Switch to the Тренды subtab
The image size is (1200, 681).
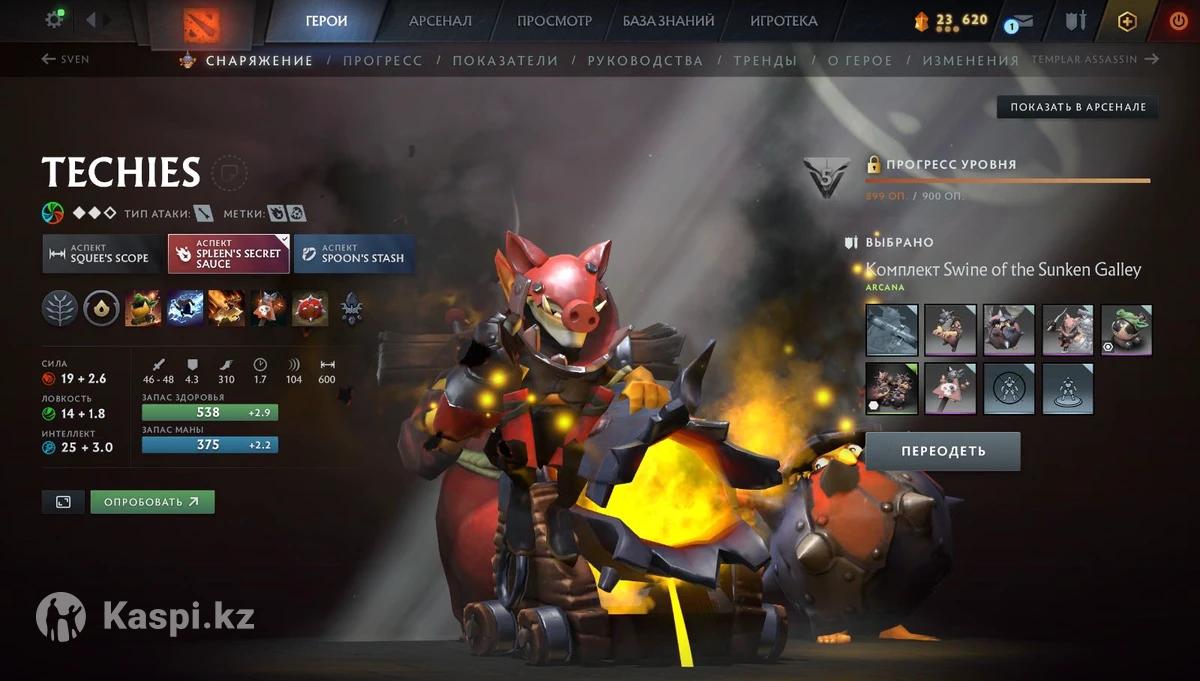765,61
